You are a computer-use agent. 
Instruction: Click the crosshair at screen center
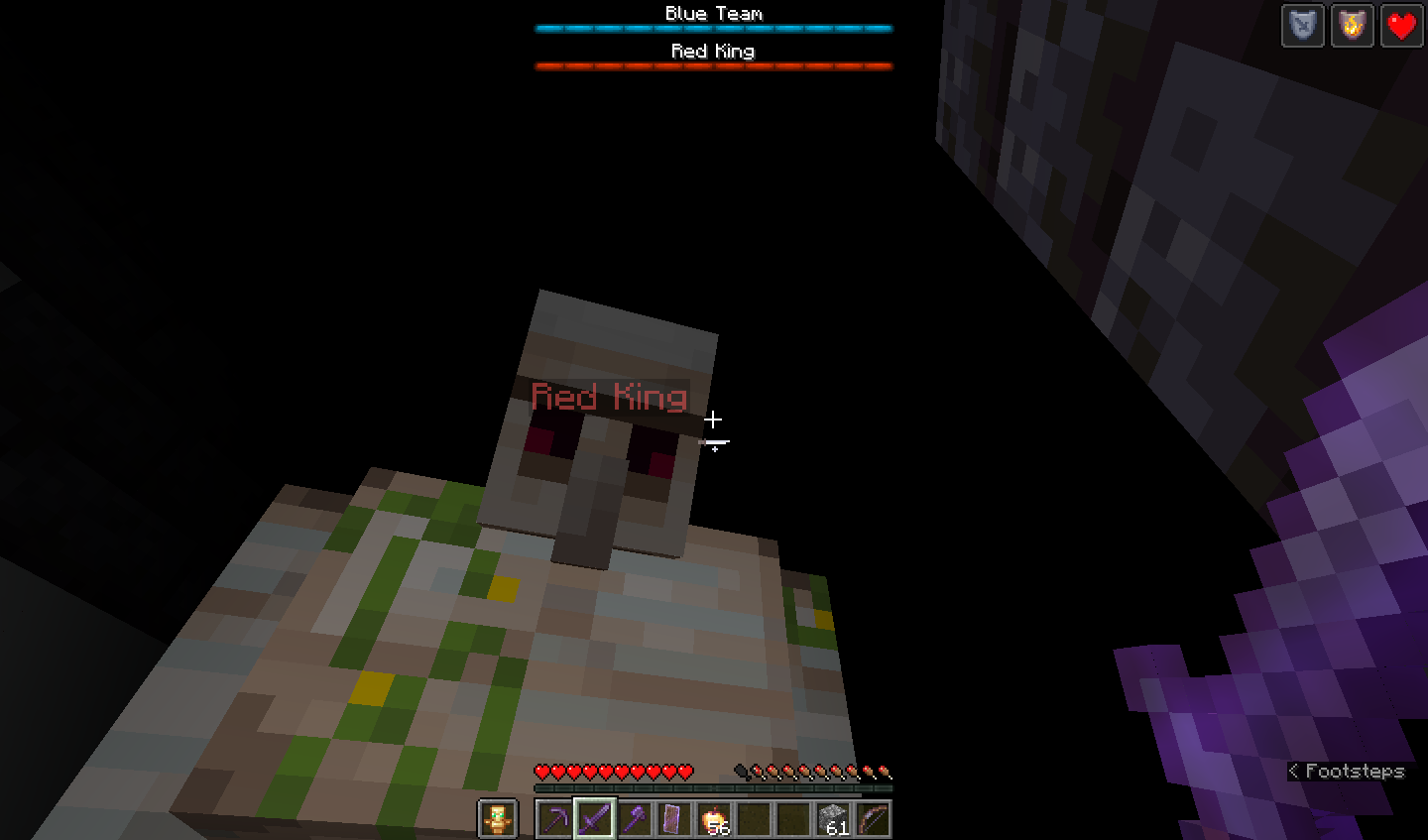714,420
